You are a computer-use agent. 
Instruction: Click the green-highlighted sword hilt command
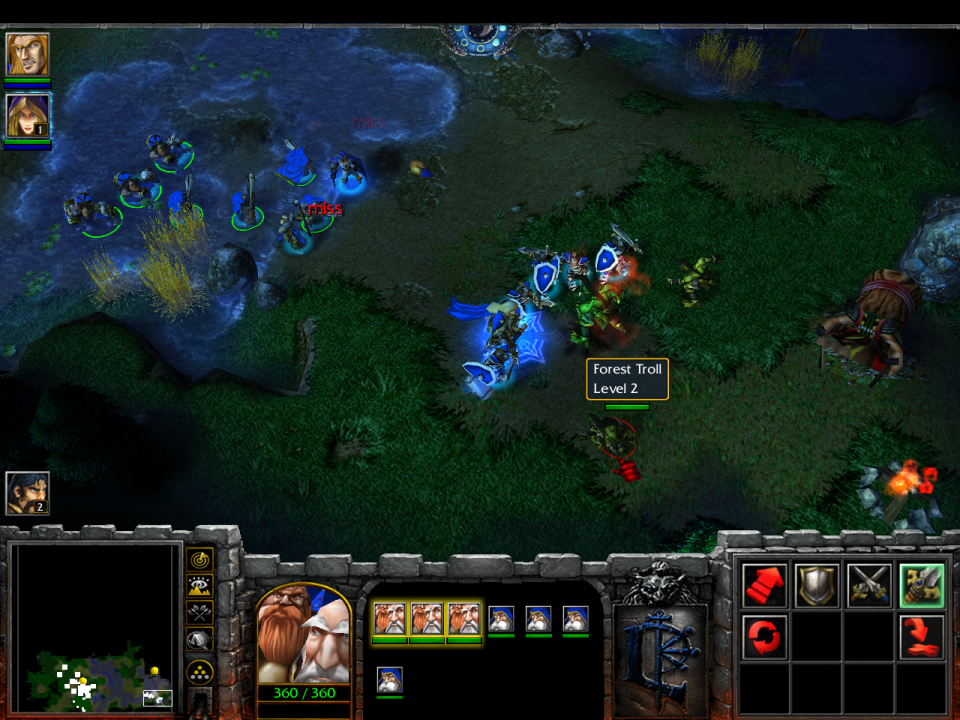[921, 586]
